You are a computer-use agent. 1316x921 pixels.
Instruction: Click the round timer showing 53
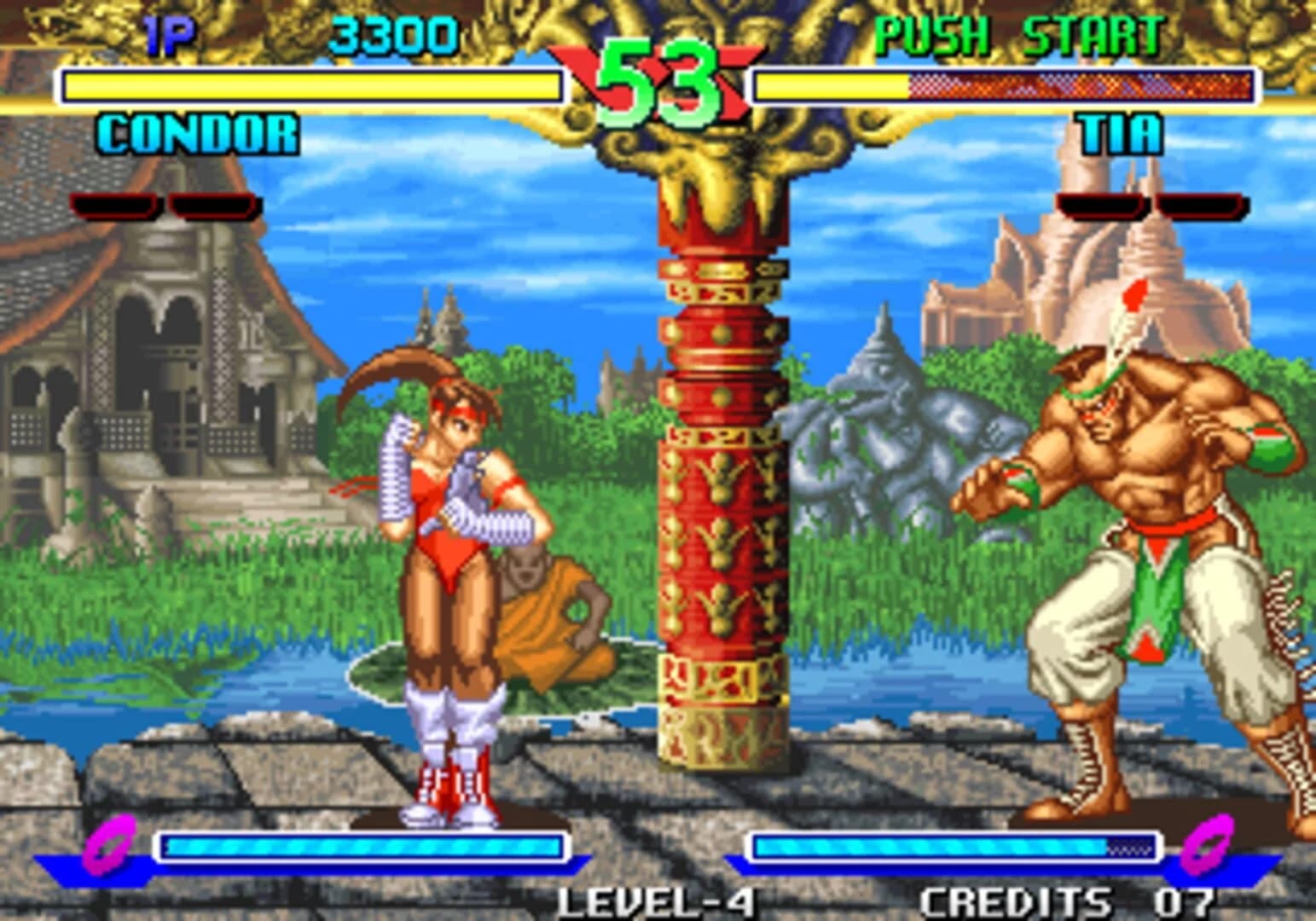click(657, 81)
